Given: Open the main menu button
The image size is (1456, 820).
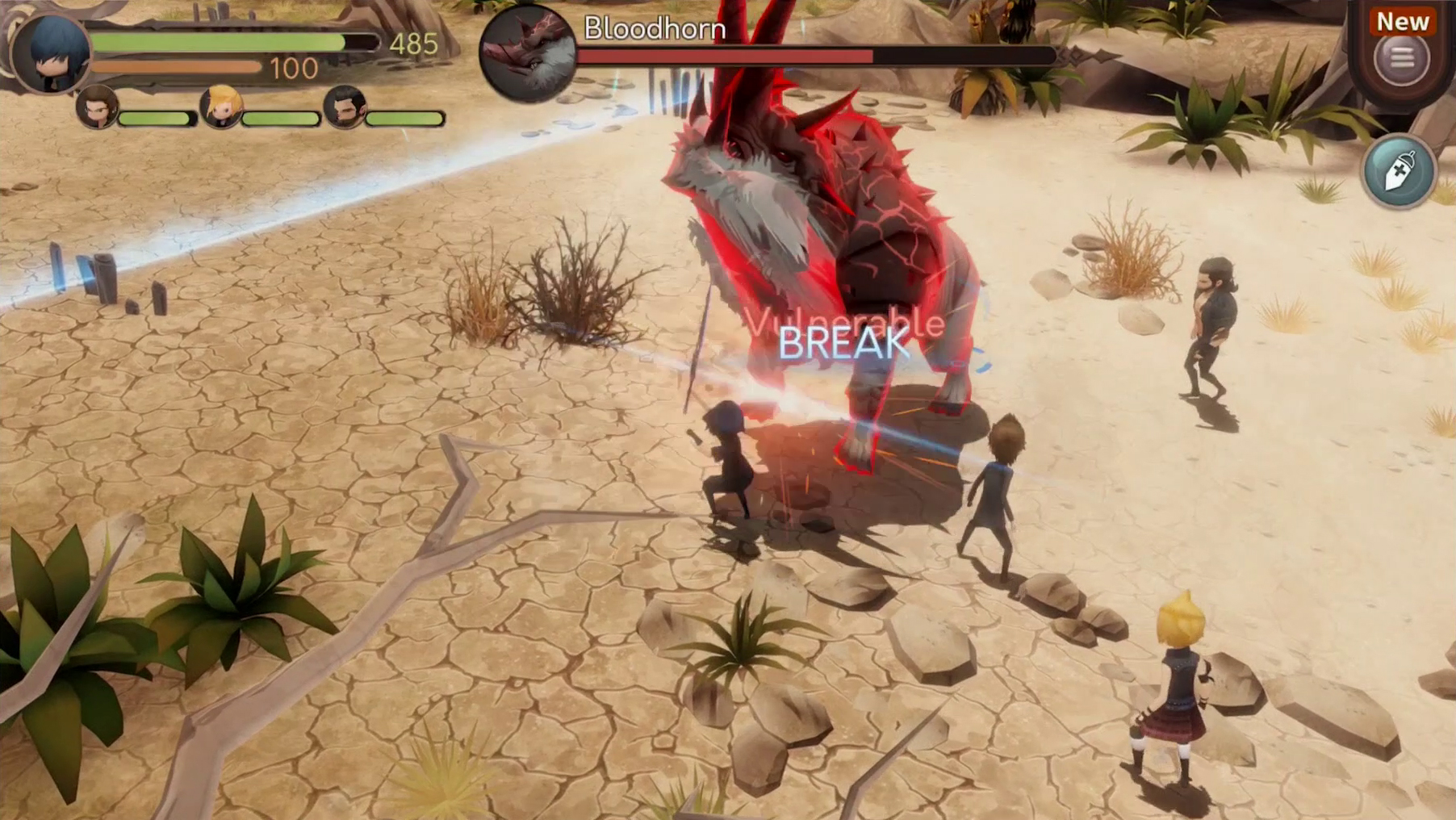Looking at the screenshot, I should pos(1402,58).
